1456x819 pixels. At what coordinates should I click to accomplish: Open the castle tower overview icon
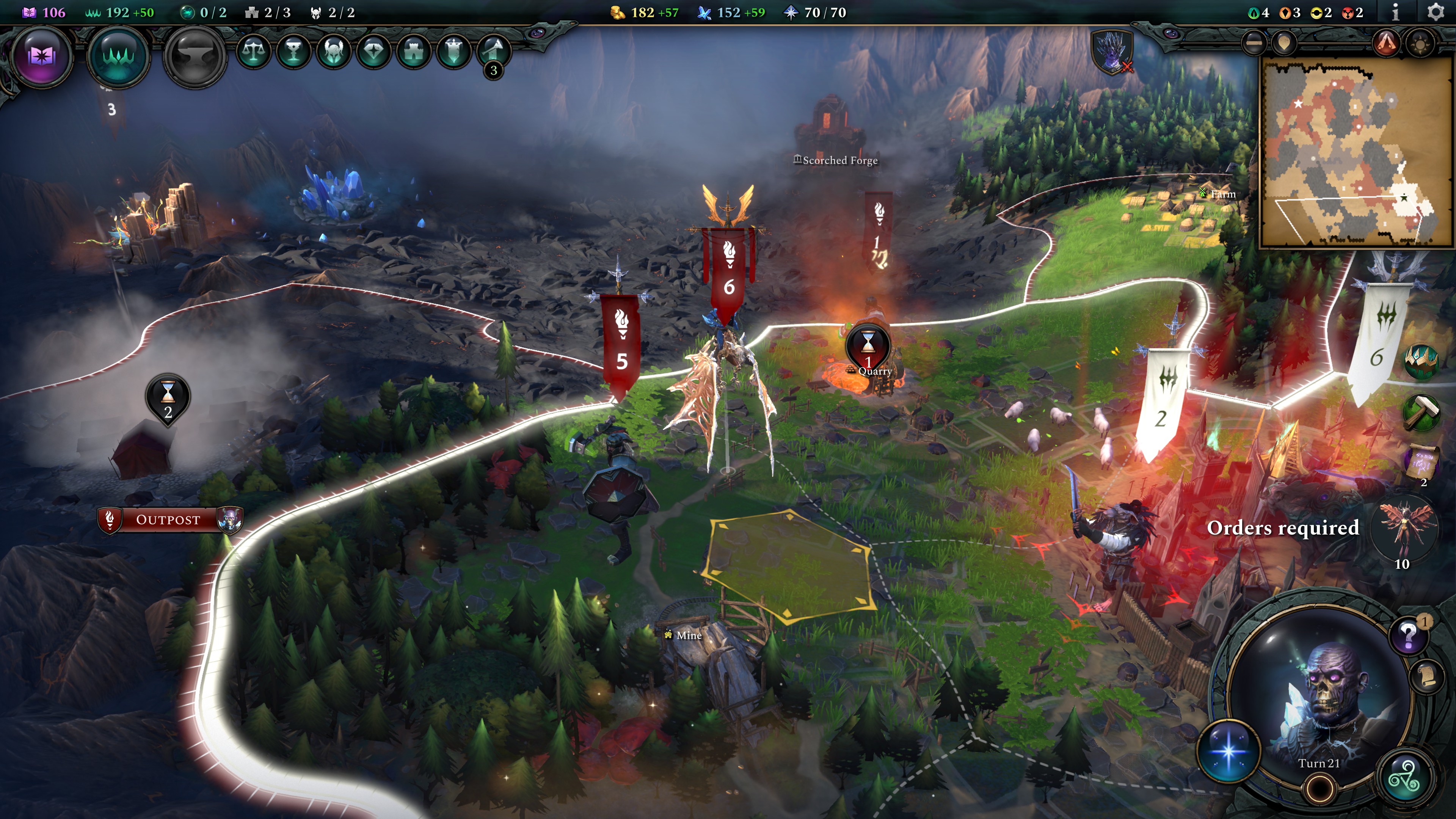click(x=414, y=52)
